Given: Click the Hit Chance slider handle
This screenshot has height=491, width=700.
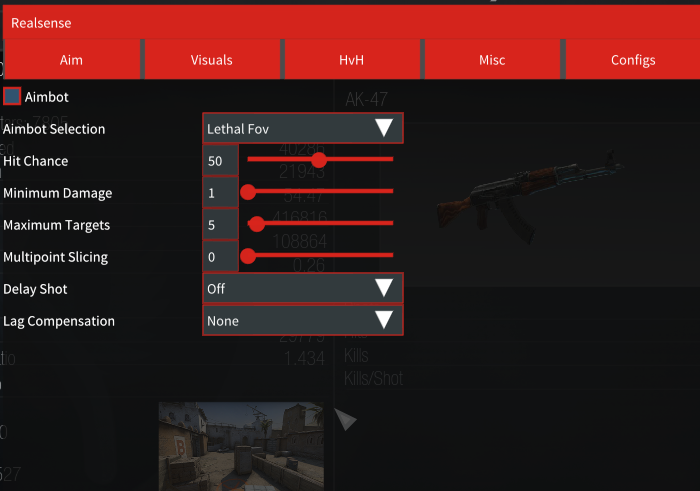Looking at the screenshot, I should click(x=319, y=159).
